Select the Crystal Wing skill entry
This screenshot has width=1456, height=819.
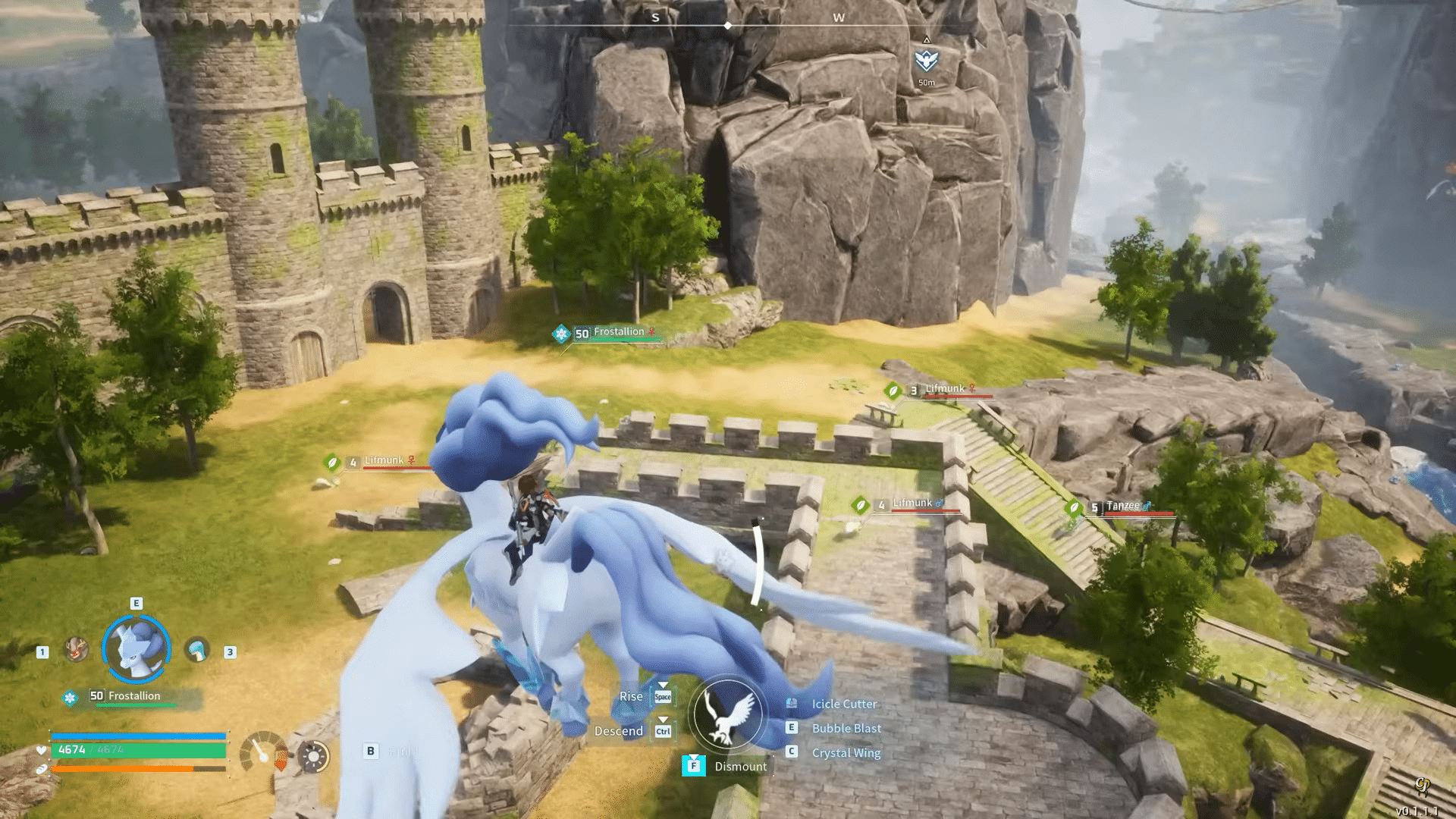845,753
